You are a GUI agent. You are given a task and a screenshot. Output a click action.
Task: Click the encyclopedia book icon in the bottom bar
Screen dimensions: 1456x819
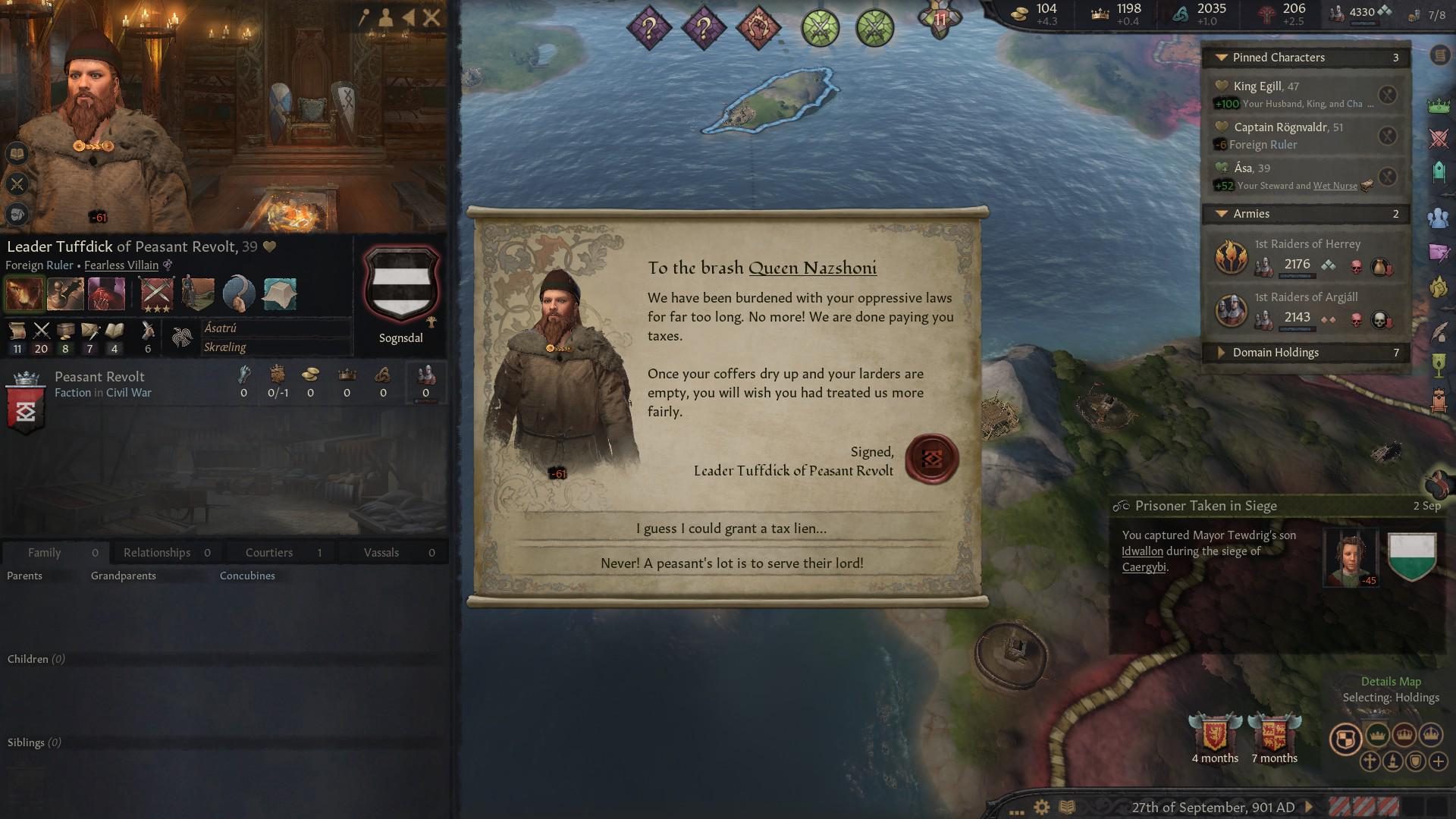tap(1067, 807)
